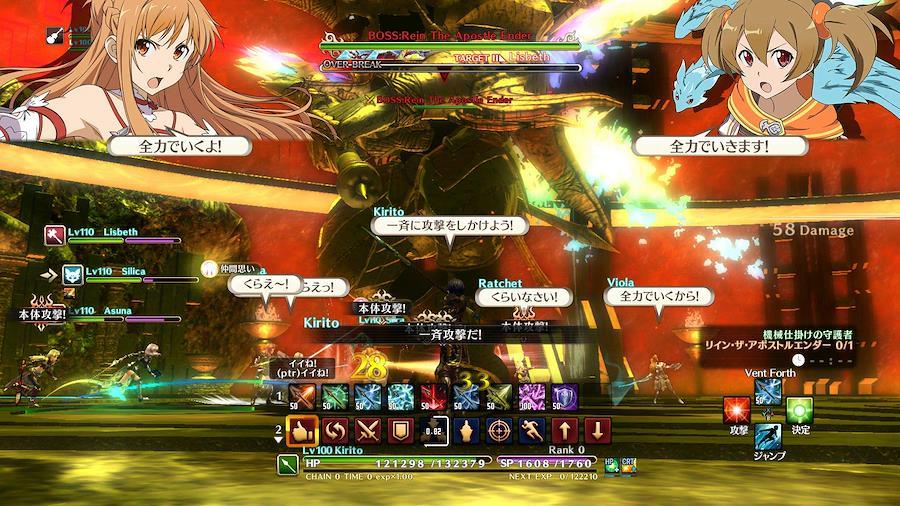
Task: Choose the running figure command icon
Action: (x=532, y=431)
